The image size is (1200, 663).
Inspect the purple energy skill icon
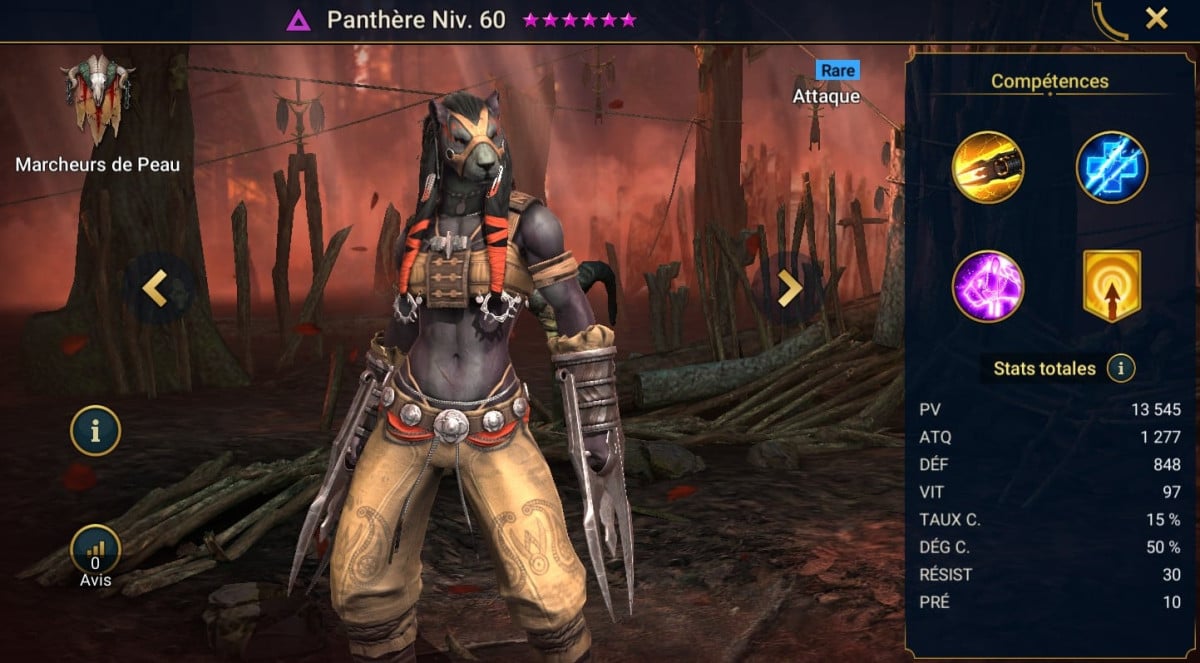(x=988, y=286)
